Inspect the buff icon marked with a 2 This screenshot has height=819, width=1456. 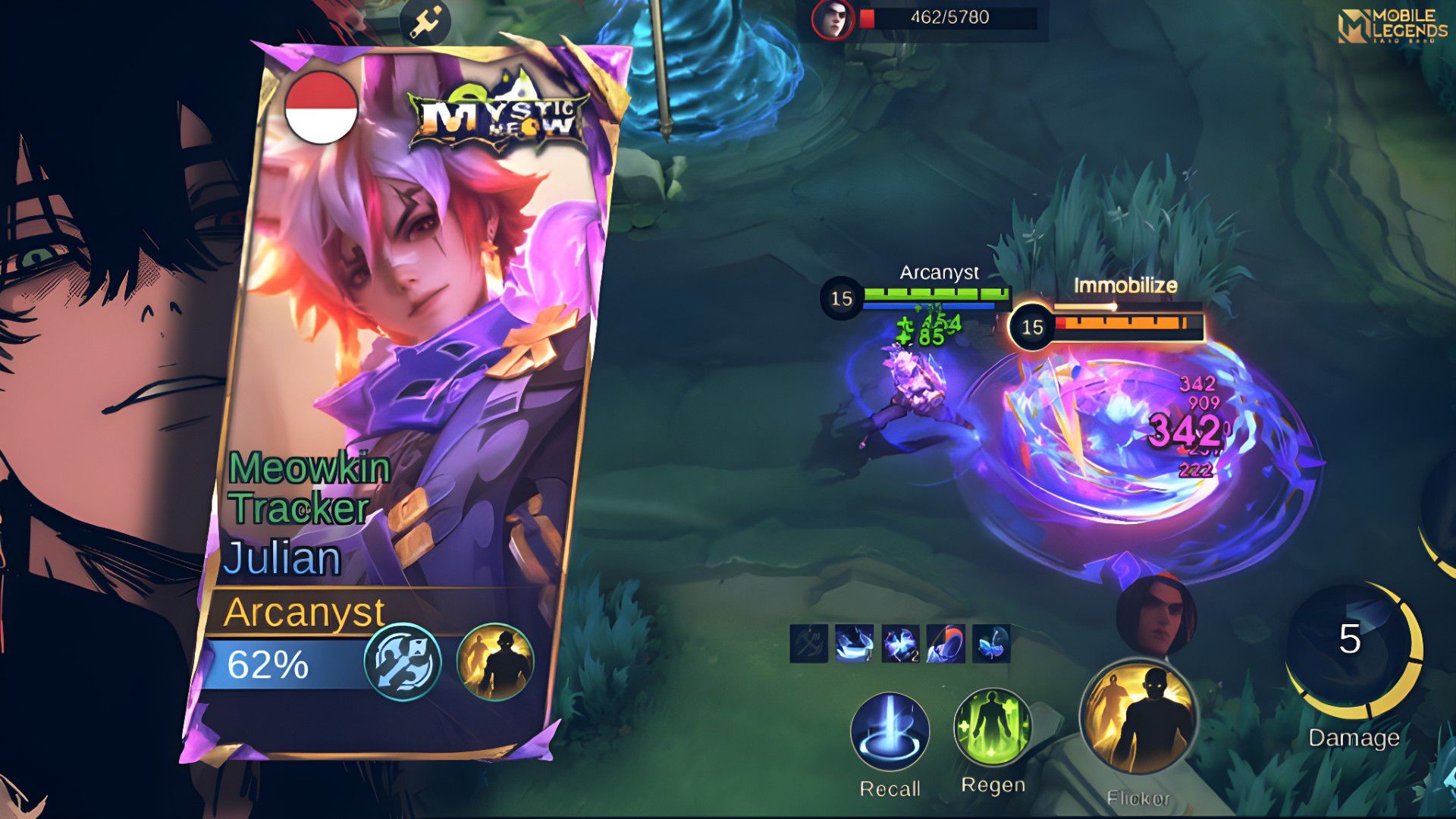(x=900, y=644)
